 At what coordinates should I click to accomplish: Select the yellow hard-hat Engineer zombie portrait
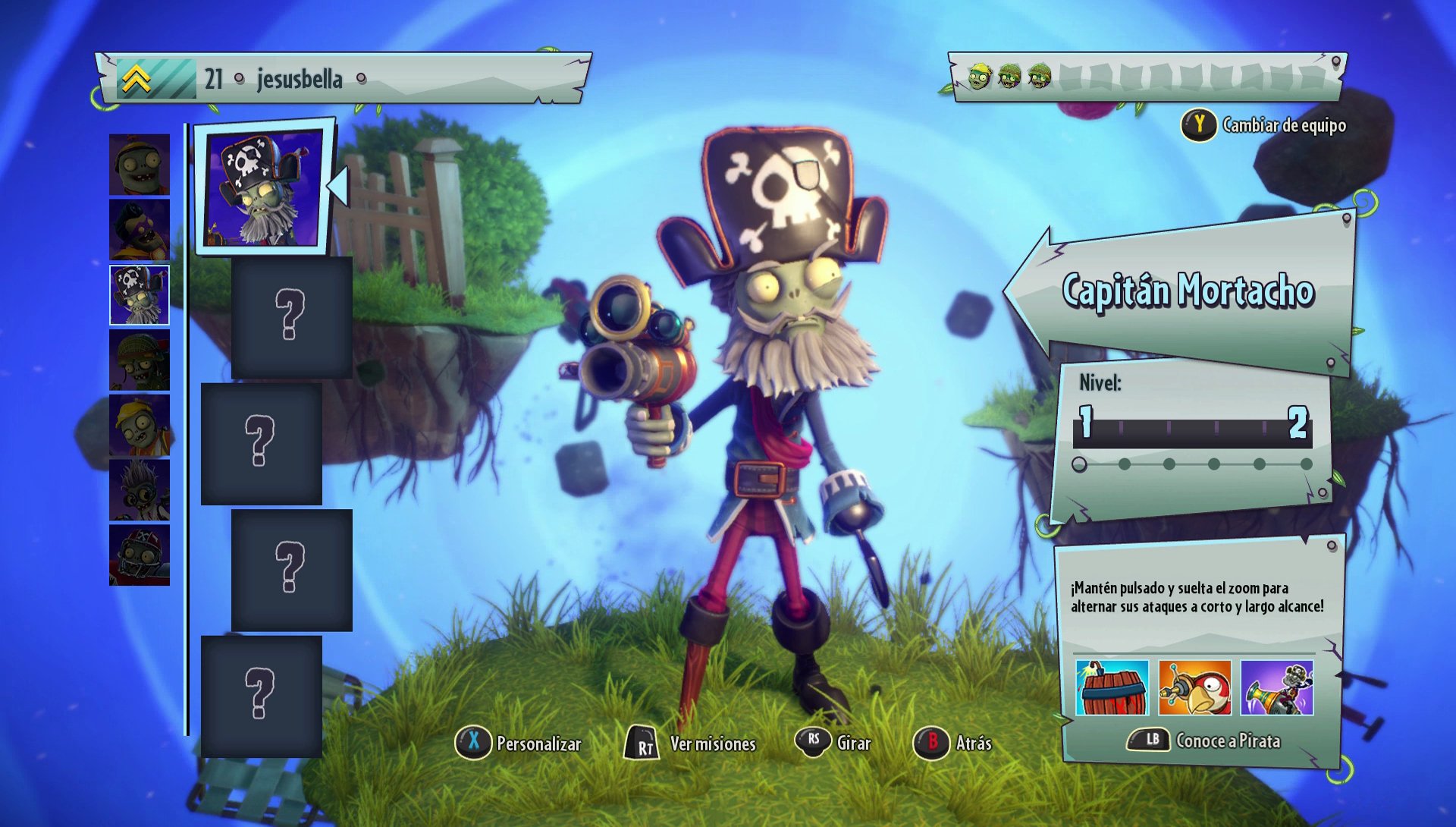(x=140, y=425)
